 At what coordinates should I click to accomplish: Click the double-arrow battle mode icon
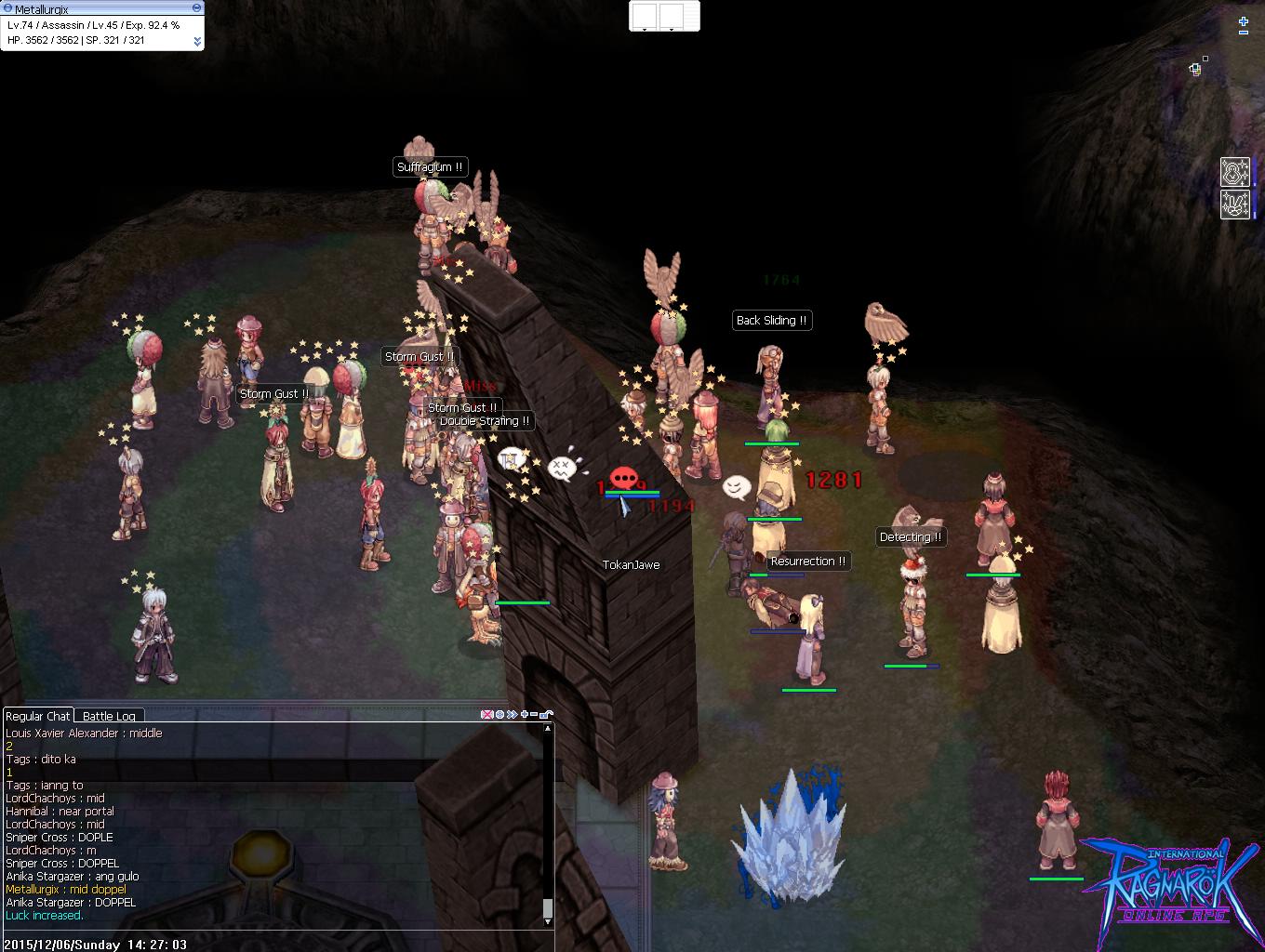tap(512, 715)
